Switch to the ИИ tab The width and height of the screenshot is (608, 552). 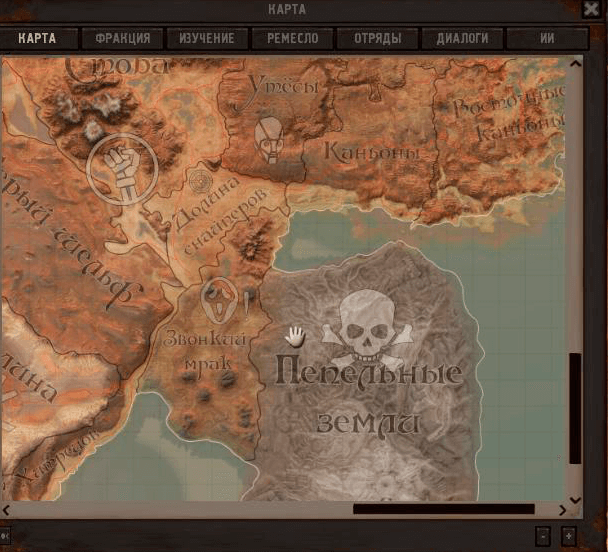547,39
